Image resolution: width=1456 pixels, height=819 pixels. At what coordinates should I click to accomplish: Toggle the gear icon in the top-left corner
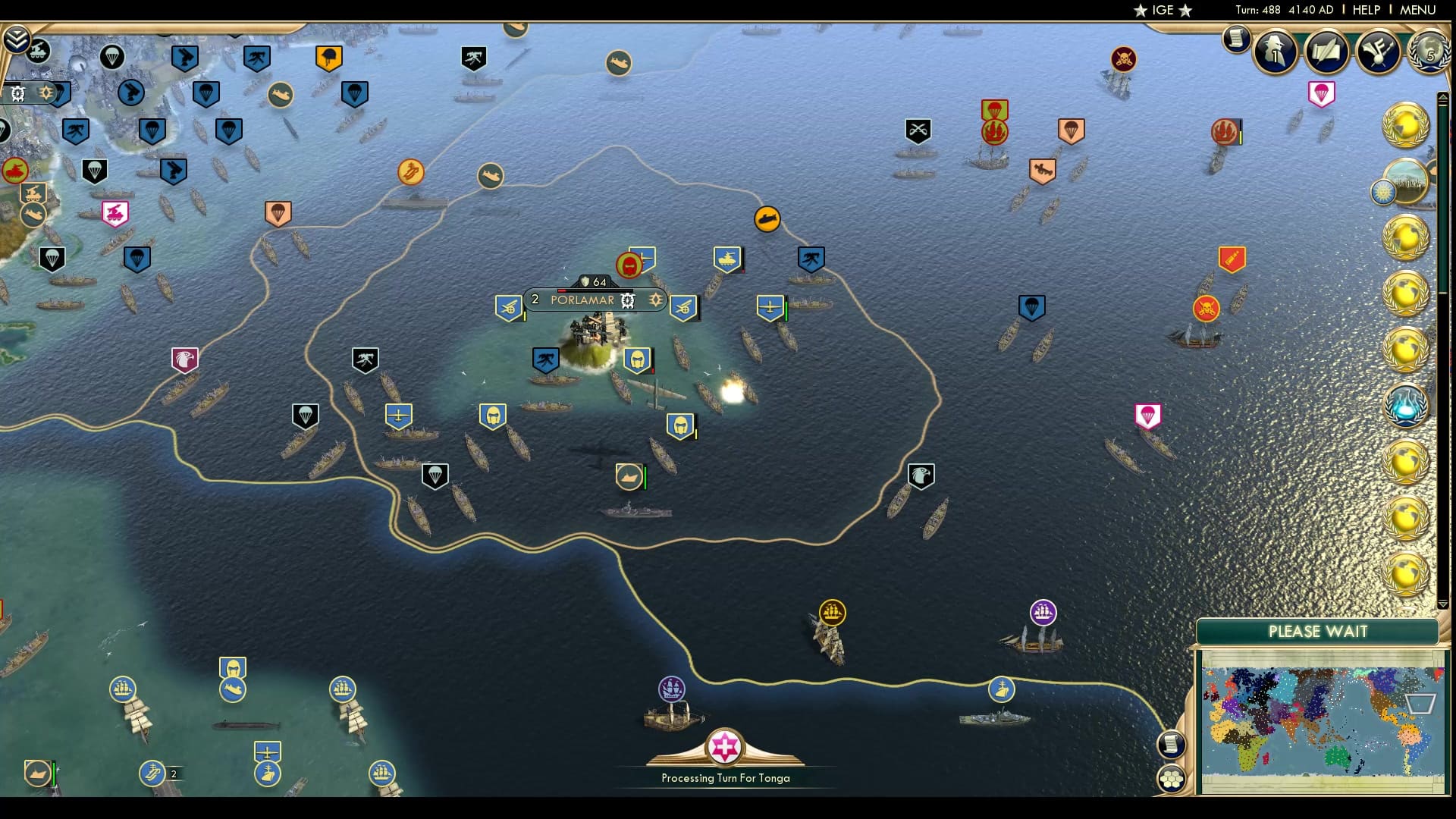(17, 94)
